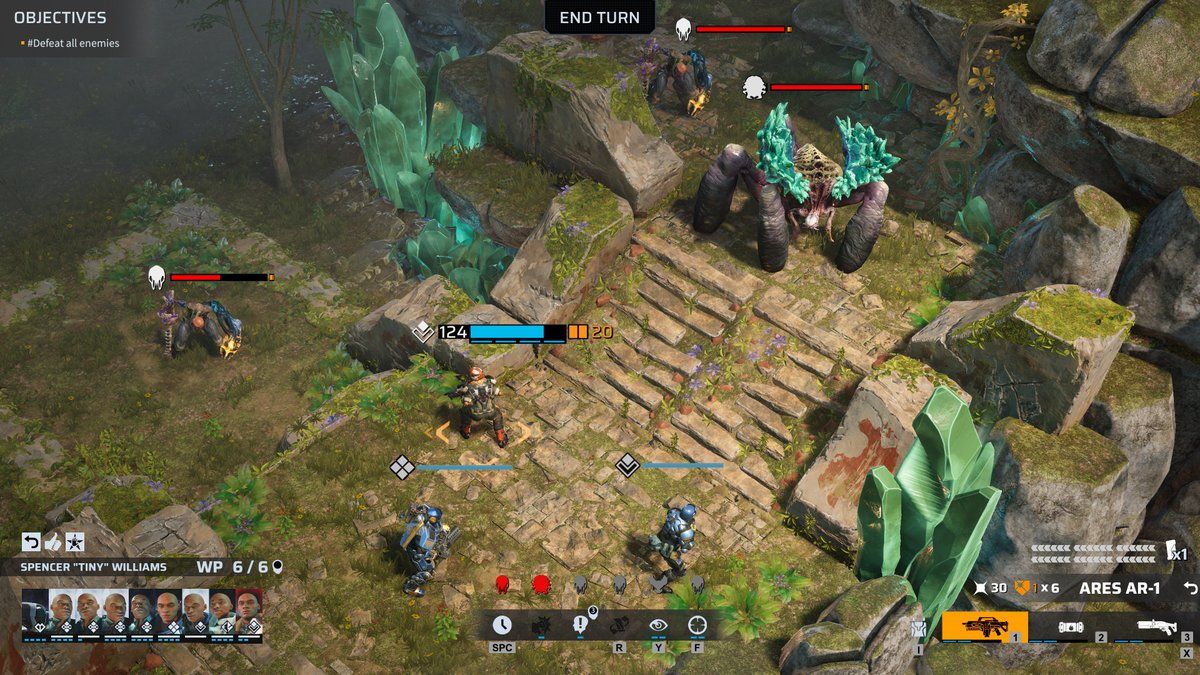Click the thumbs-up status icon
The width and height of the screenshot is (1200, 675).
pyautogui.click(x=53, y=542)
